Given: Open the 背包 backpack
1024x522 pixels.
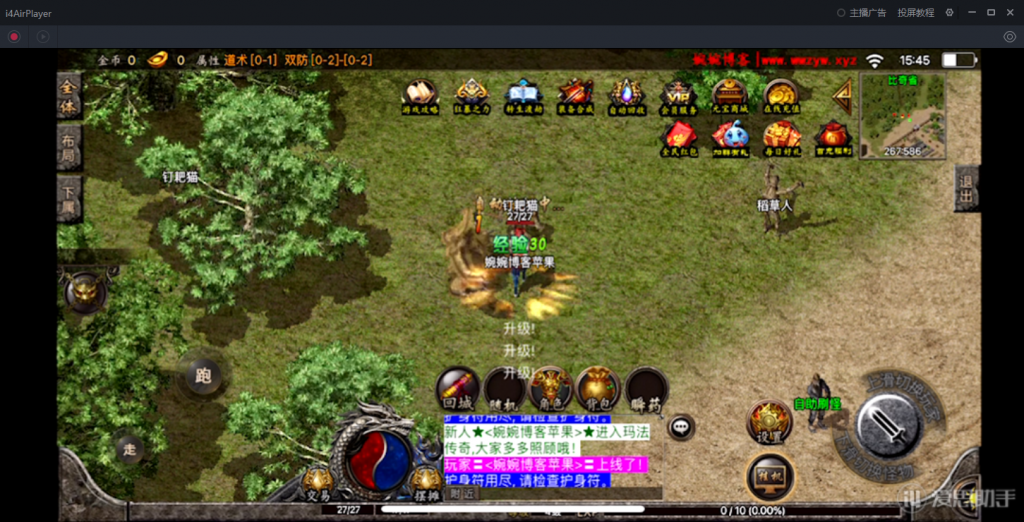Looking at the screenshot, I should pyautogui.click(x=597, y=389).
